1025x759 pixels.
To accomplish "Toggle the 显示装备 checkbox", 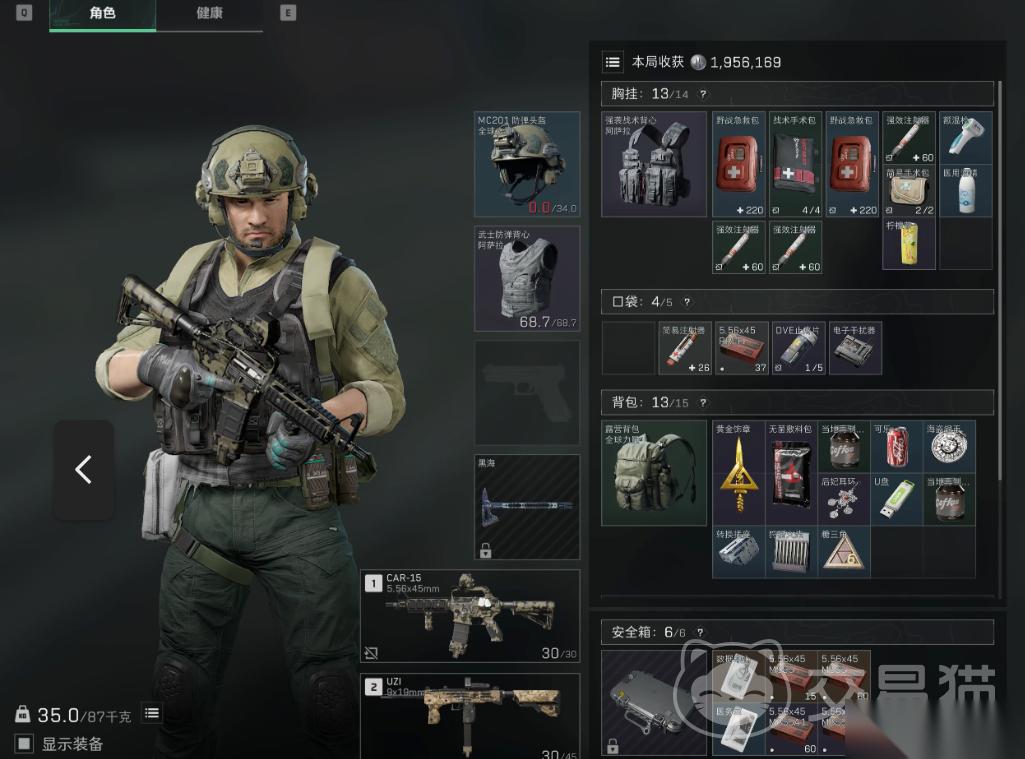I will pos(24,743).
